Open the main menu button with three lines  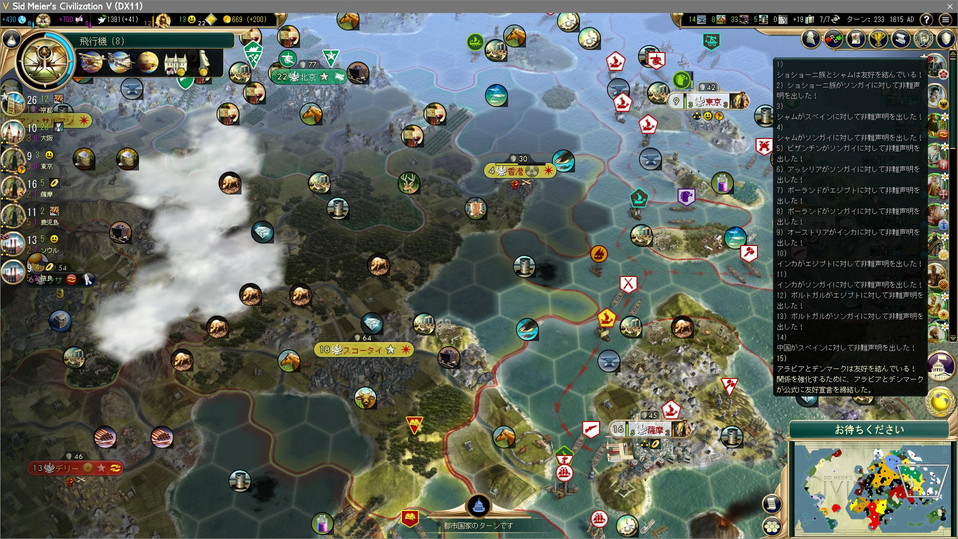(x=944, y=19)
